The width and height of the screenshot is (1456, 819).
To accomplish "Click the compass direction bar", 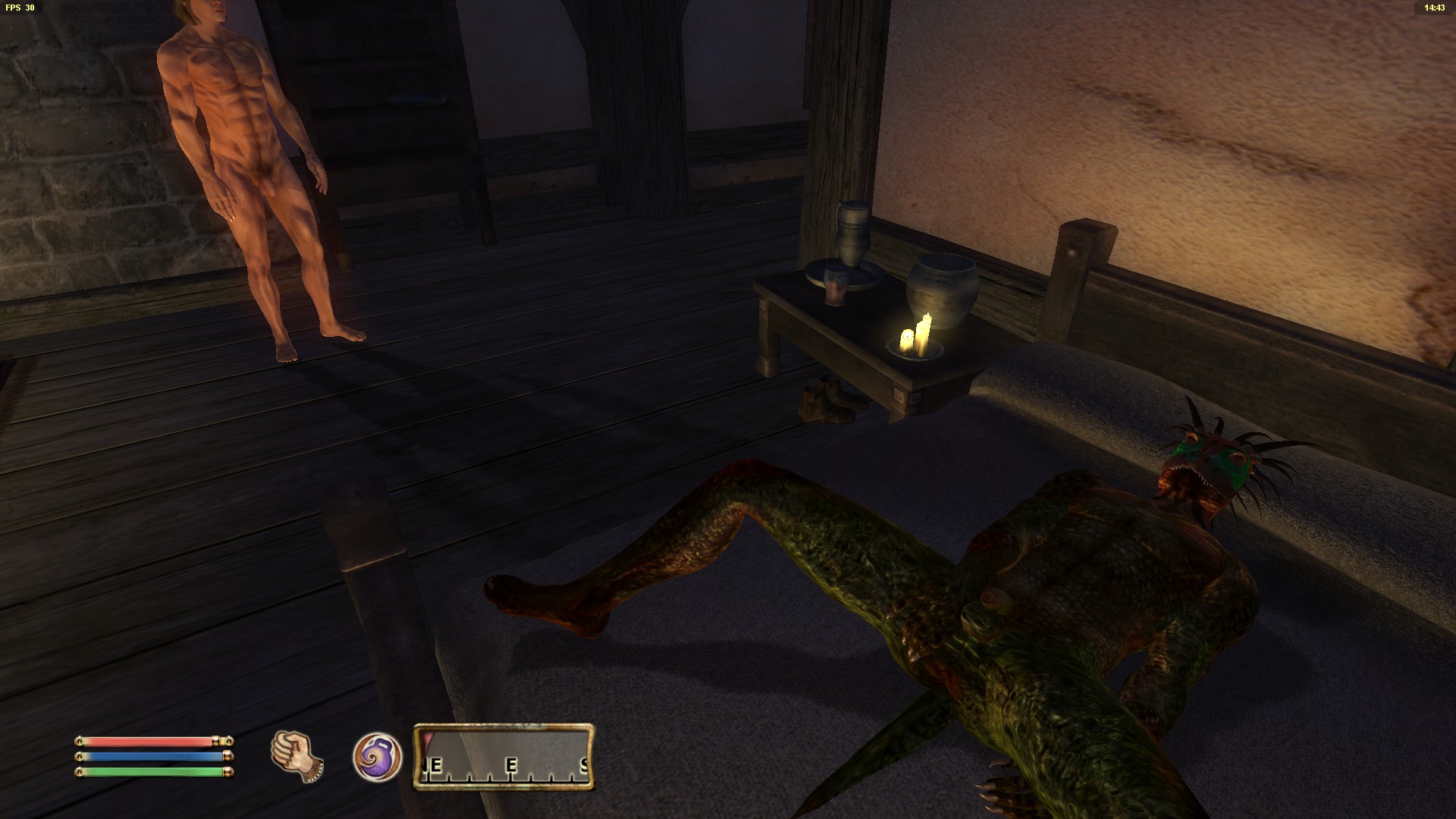I will [504, 757].
